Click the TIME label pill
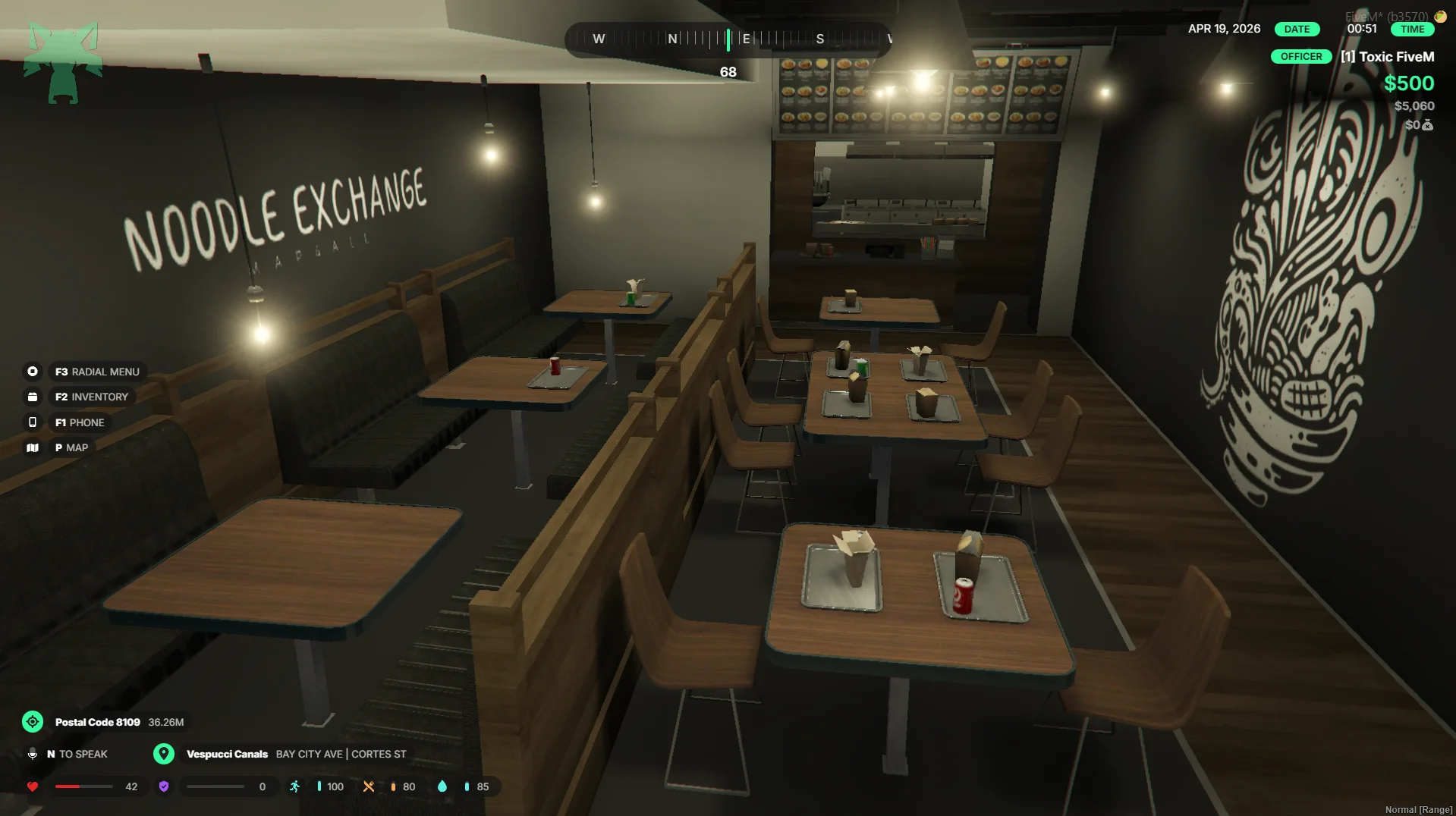The image size is (1456, 816). pos(1412,29)
